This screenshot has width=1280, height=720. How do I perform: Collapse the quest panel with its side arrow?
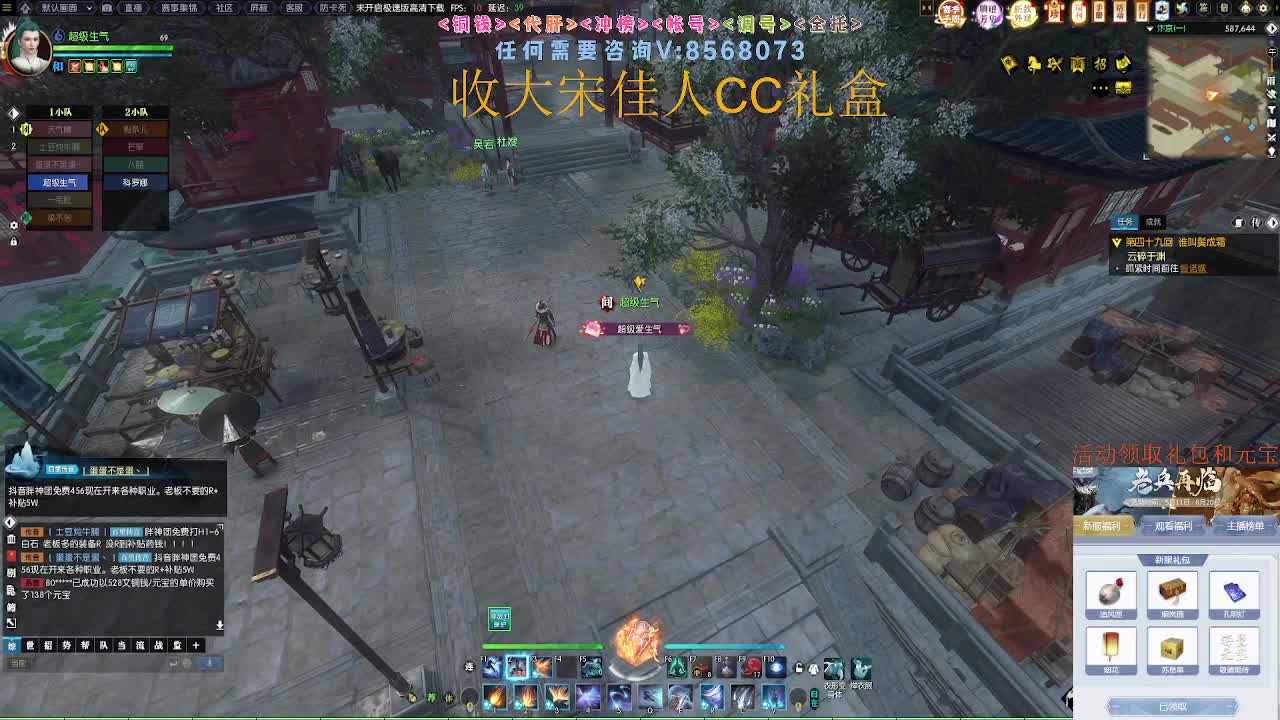[x=1272, y=223]
